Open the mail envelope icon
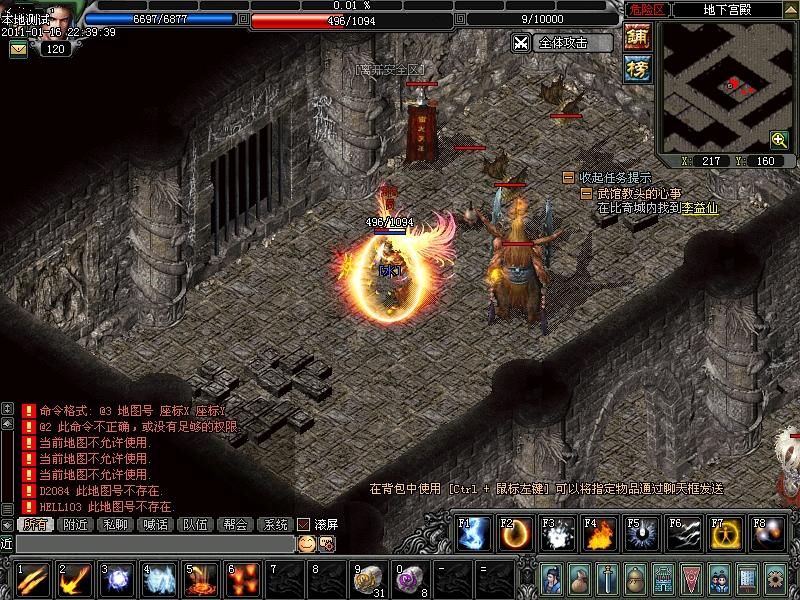The width and height of the screenshot is (800, 600). (18, 49)
